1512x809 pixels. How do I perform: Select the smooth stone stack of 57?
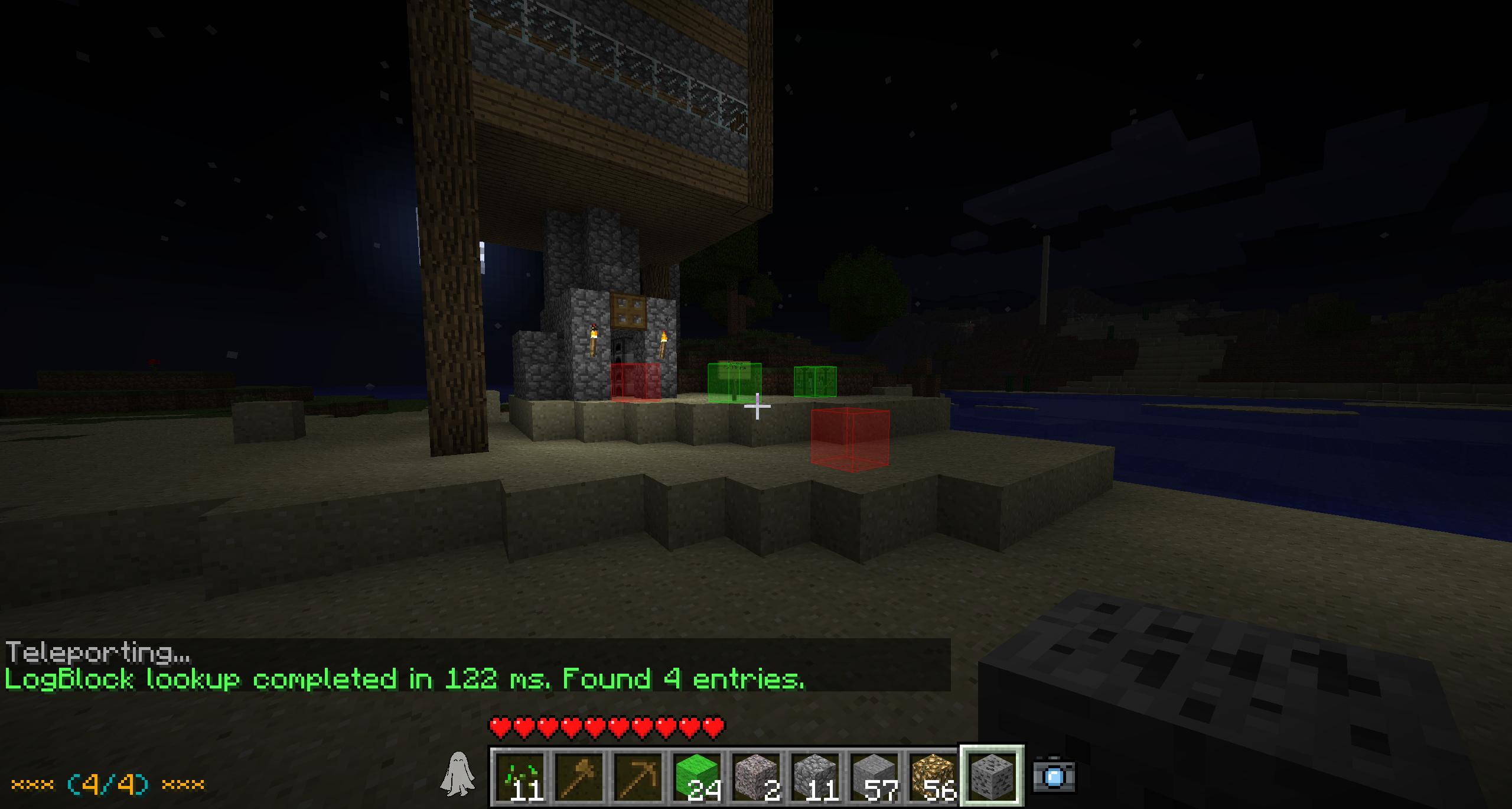click(x=875, y=776)
